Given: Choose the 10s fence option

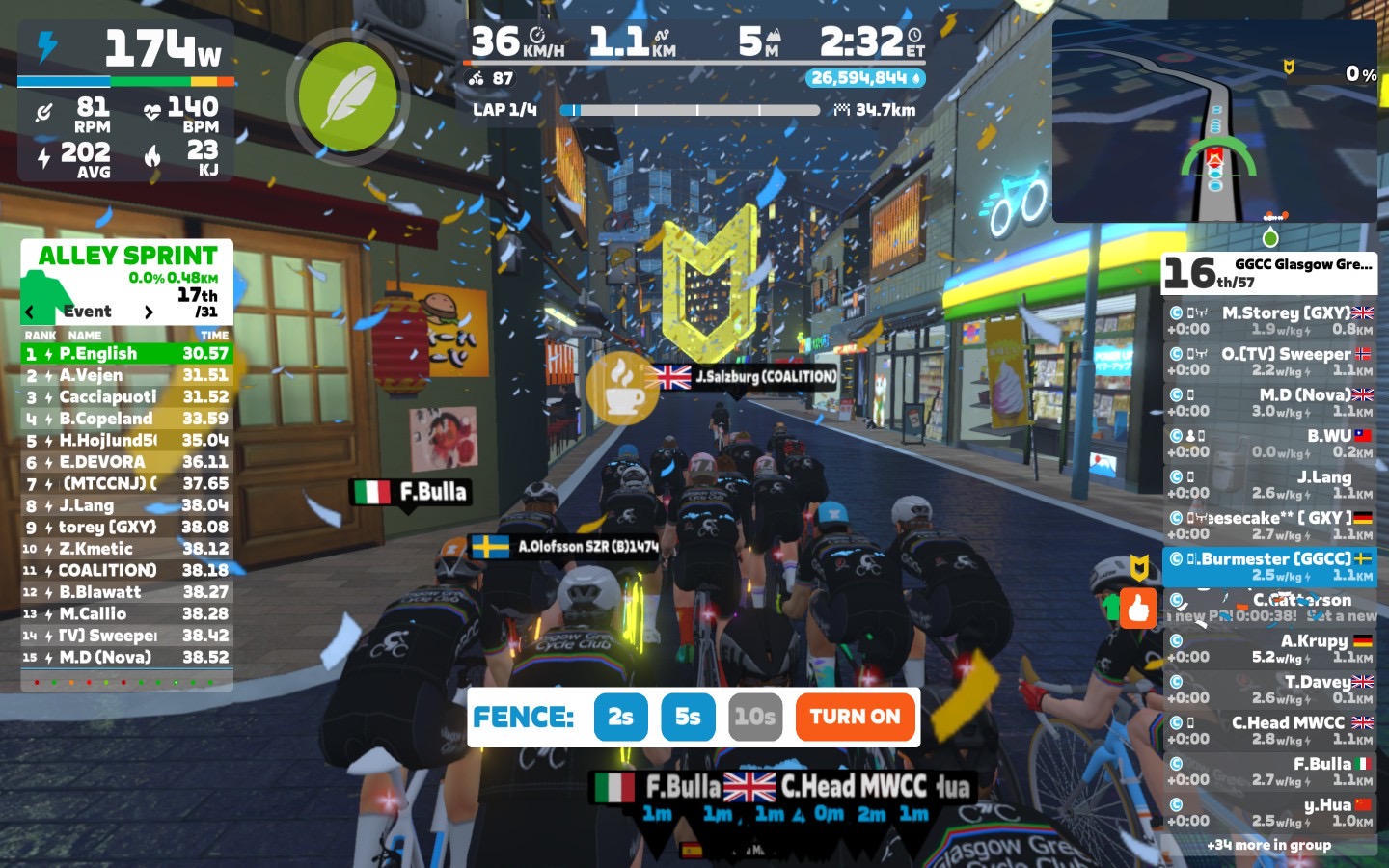Looking at the screenshot, I should point(754,717).
